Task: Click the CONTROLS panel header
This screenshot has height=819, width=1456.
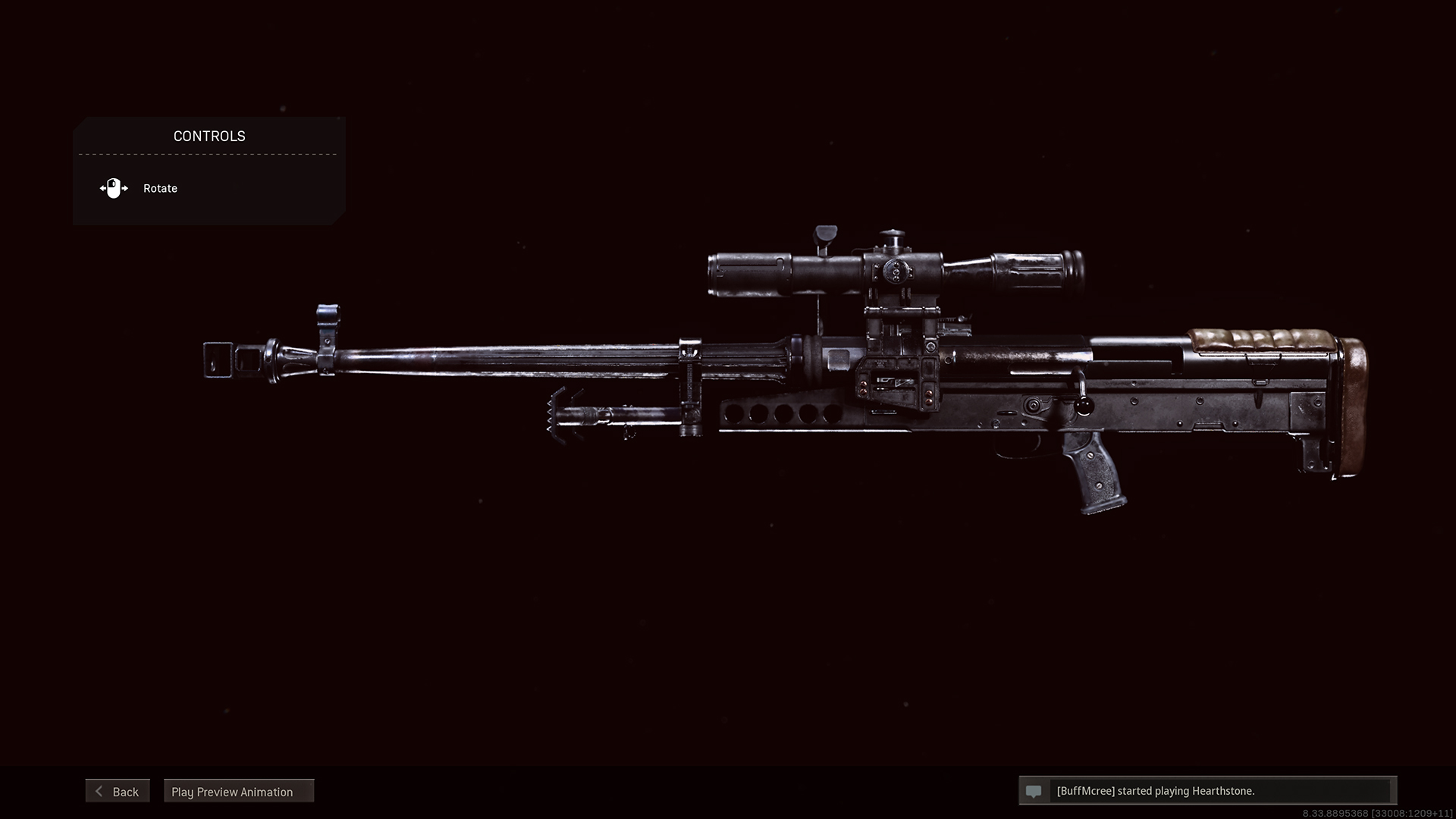Action: [x=209, y=136]
